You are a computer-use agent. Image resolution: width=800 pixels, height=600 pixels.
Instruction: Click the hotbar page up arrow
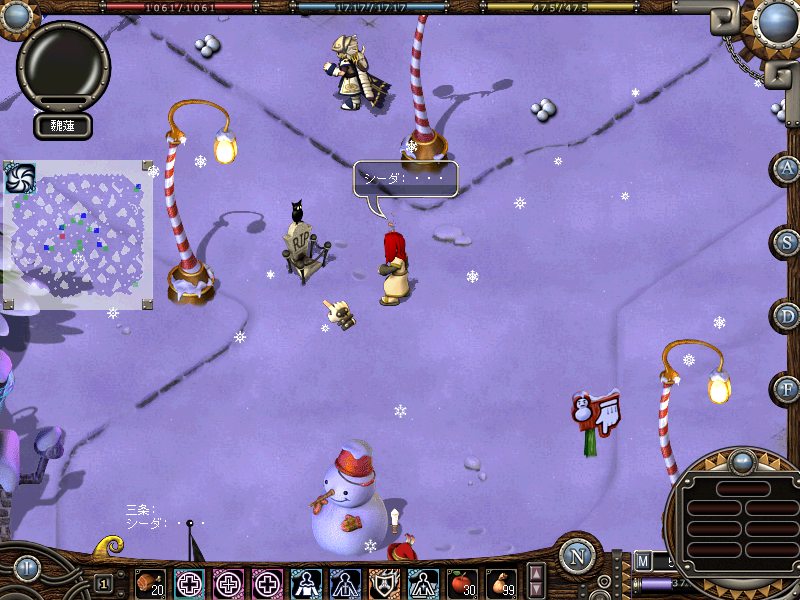(x=537, y=573)
